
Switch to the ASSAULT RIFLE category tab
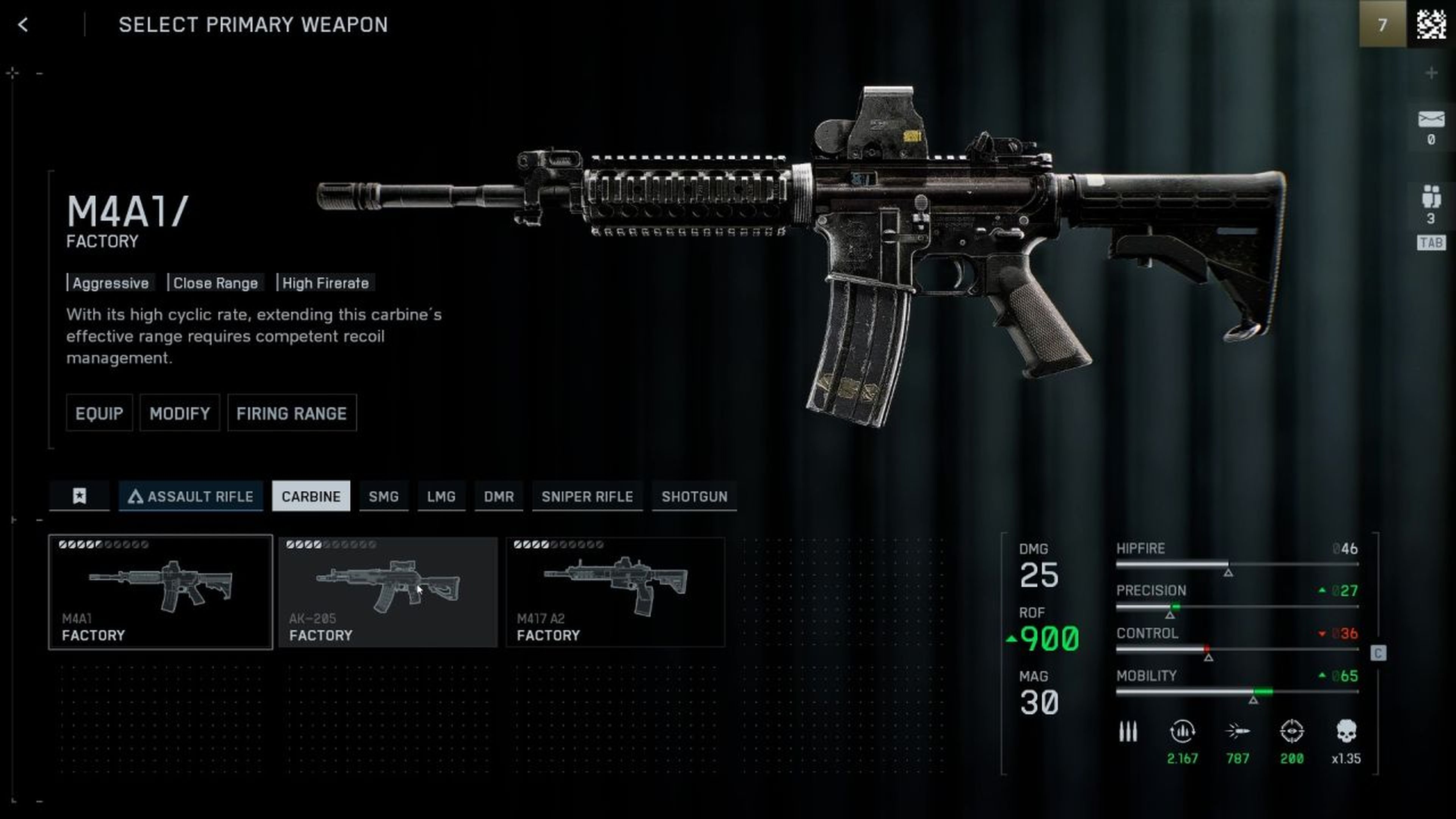coord(190,496)
